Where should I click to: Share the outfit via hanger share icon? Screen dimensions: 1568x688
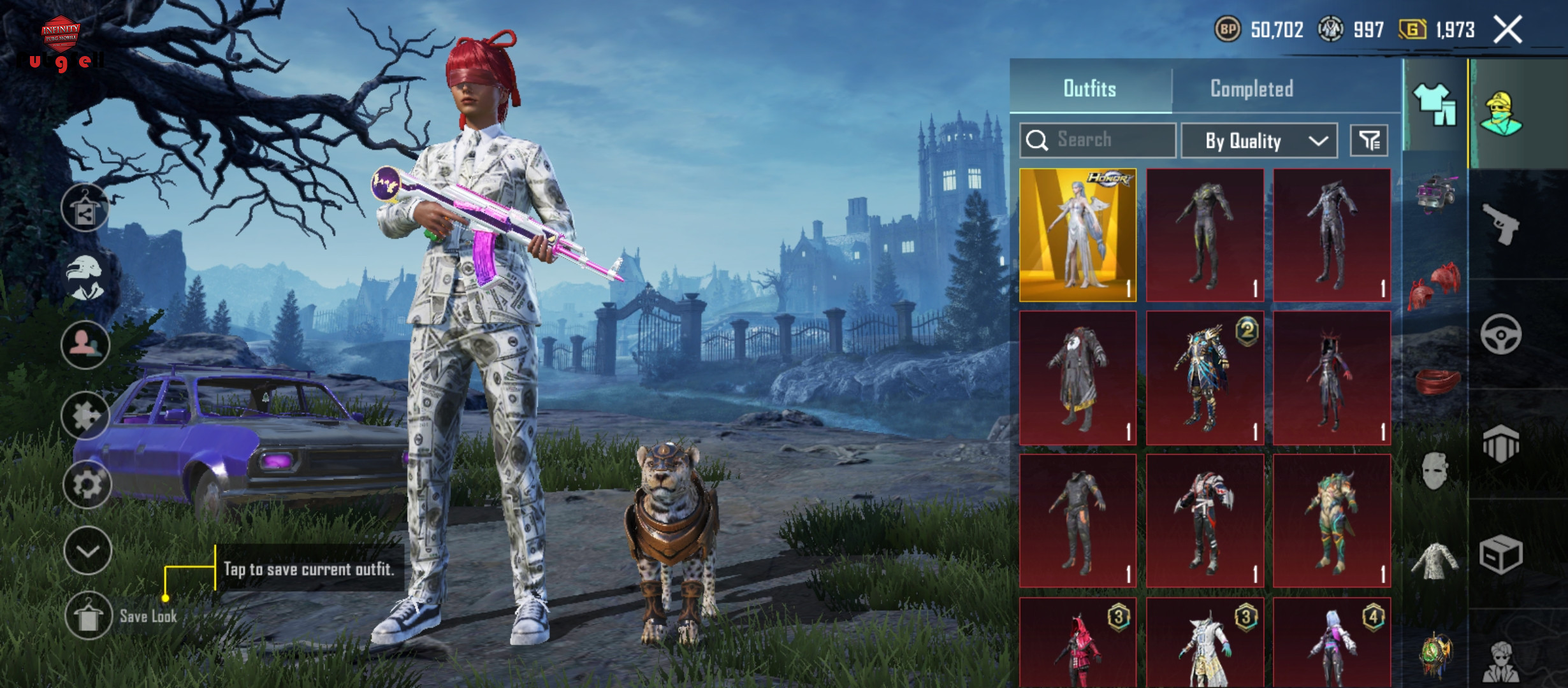coord(85,208)
